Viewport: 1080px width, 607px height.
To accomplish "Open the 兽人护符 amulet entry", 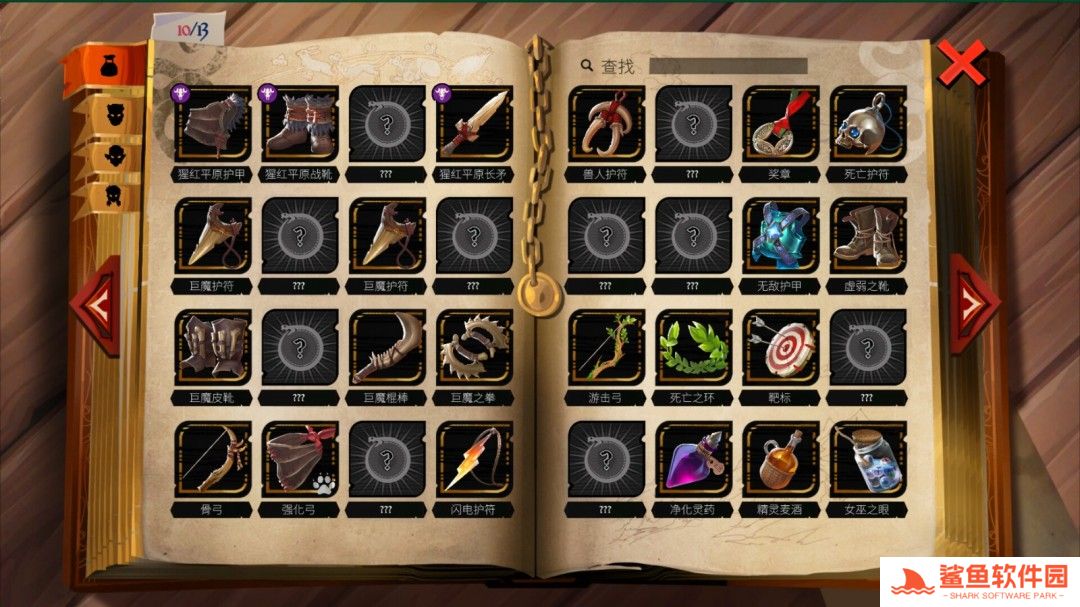I will pos(606,124).
